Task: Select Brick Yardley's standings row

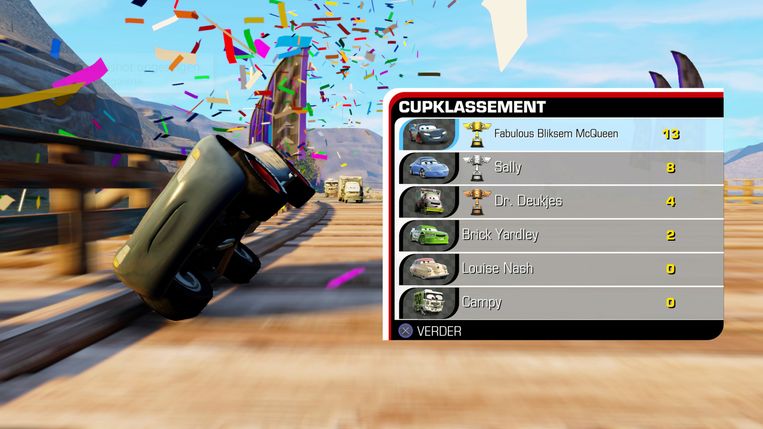Action: [x=557, y=235]
